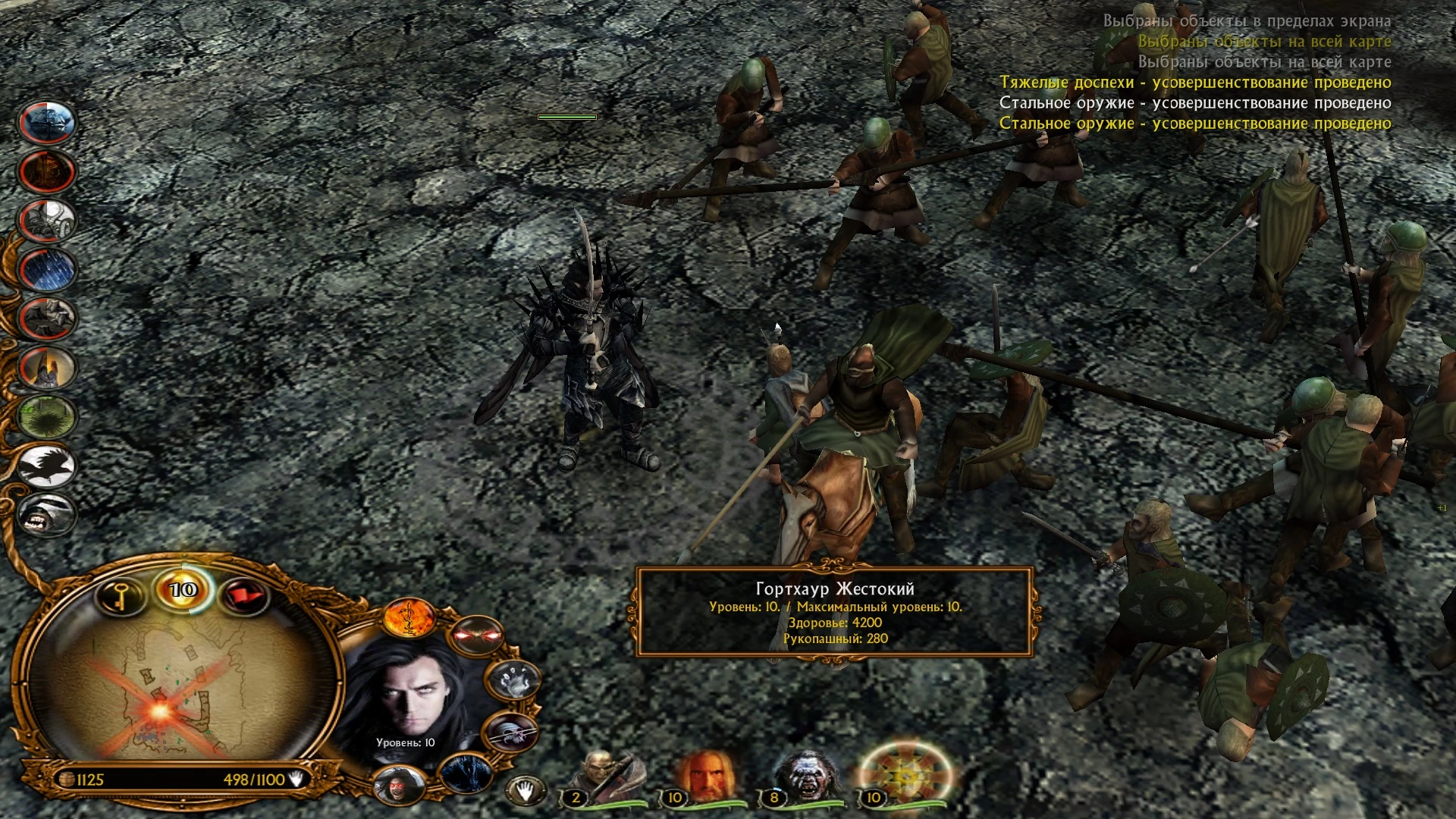Click the key icon above the minimap
Viewport: 1456px width, 819px height.
(121, 596)
